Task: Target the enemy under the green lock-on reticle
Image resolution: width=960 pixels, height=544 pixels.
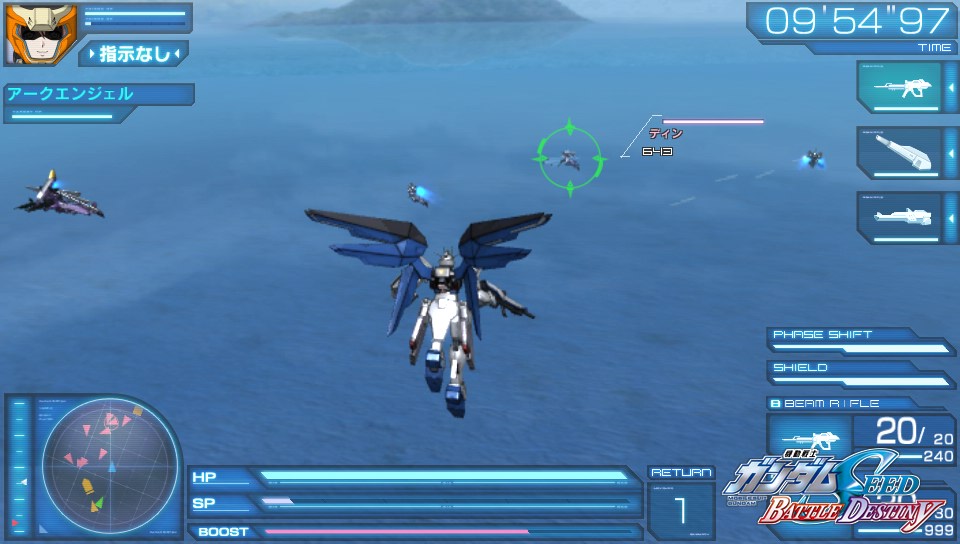Action: click(570, 157)
